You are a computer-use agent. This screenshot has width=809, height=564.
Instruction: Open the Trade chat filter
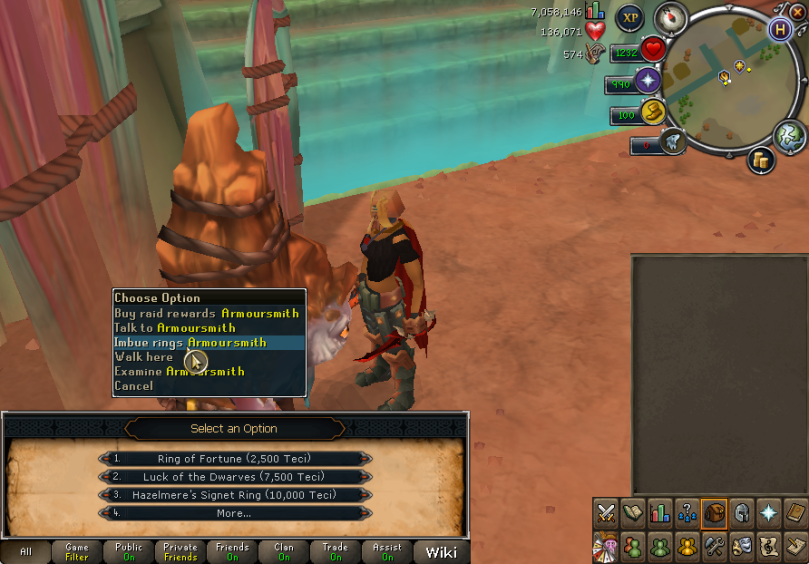click(336, 552)
